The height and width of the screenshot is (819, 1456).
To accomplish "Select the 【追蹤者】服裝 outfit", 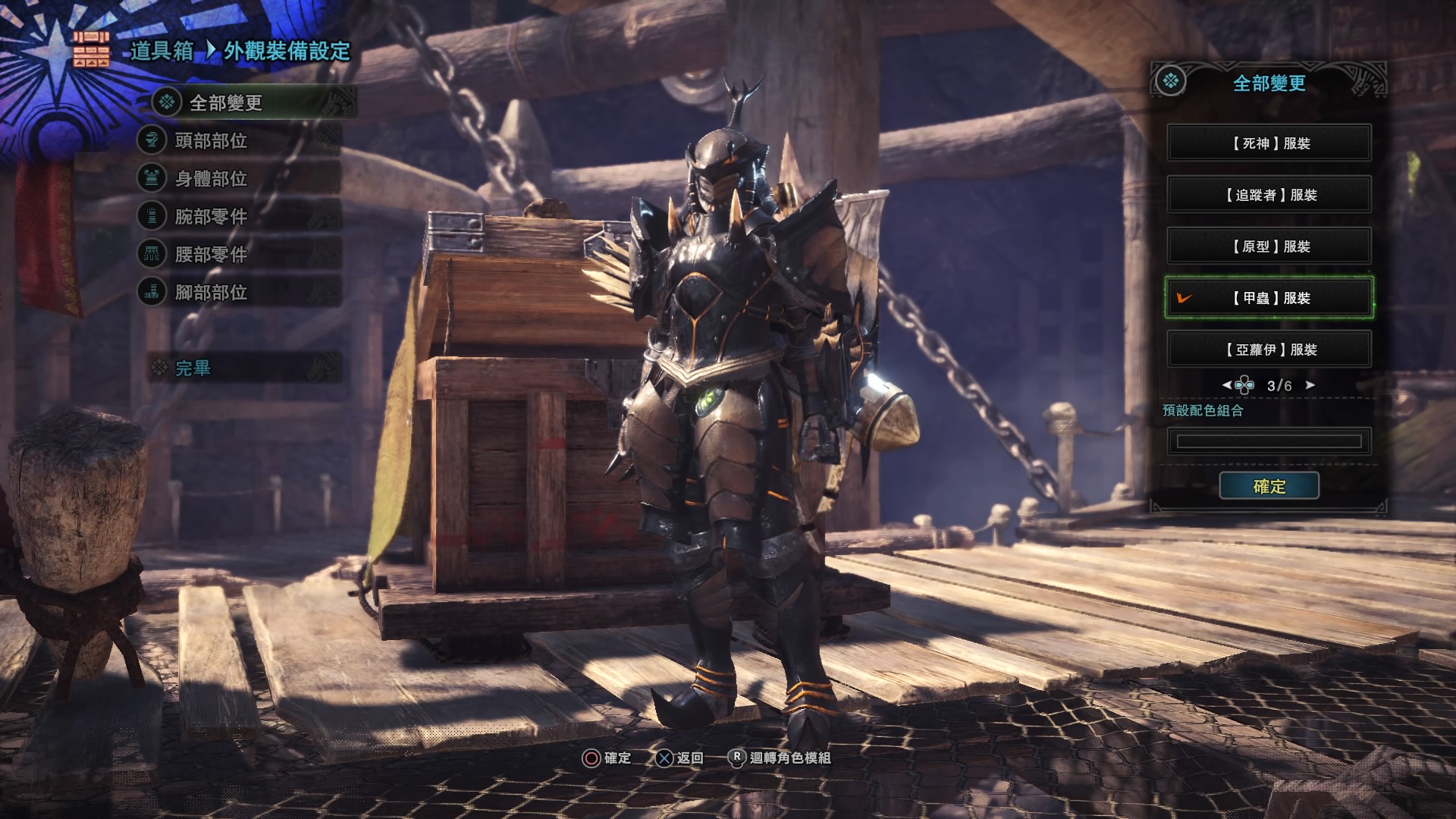I will tap(1269, 195).
